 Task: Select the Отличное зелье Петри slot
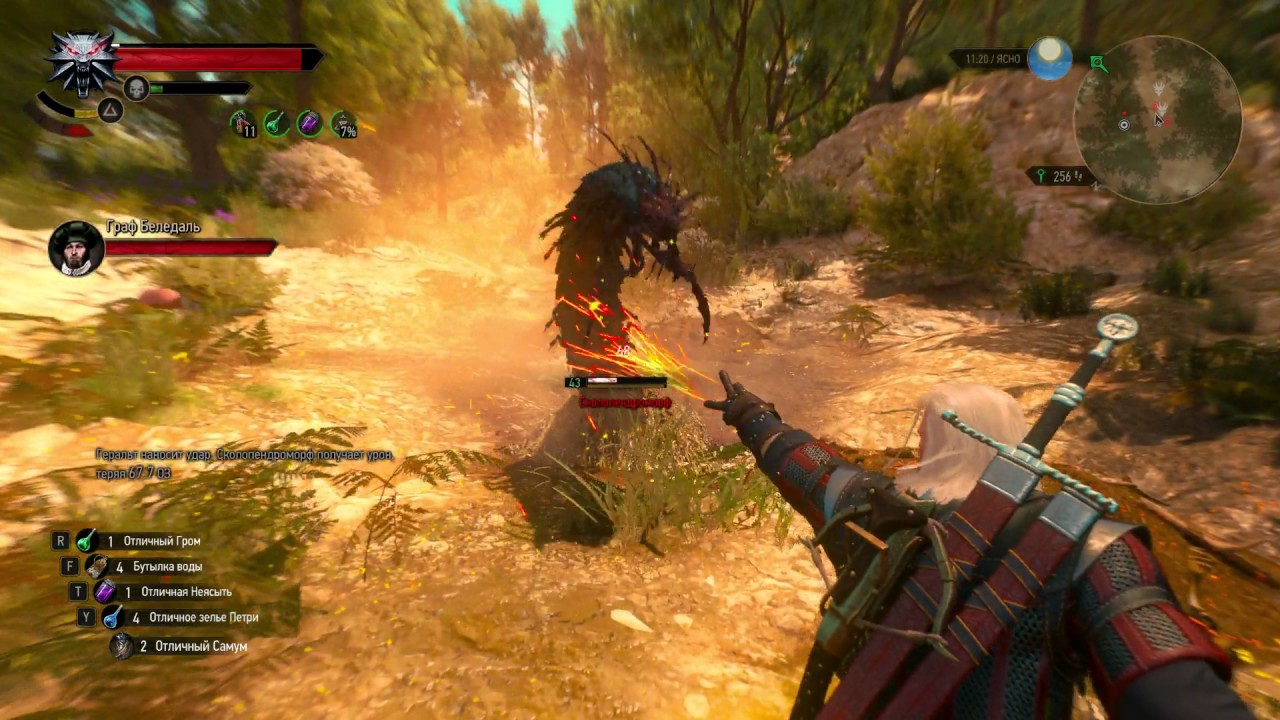tap(113, 617)
